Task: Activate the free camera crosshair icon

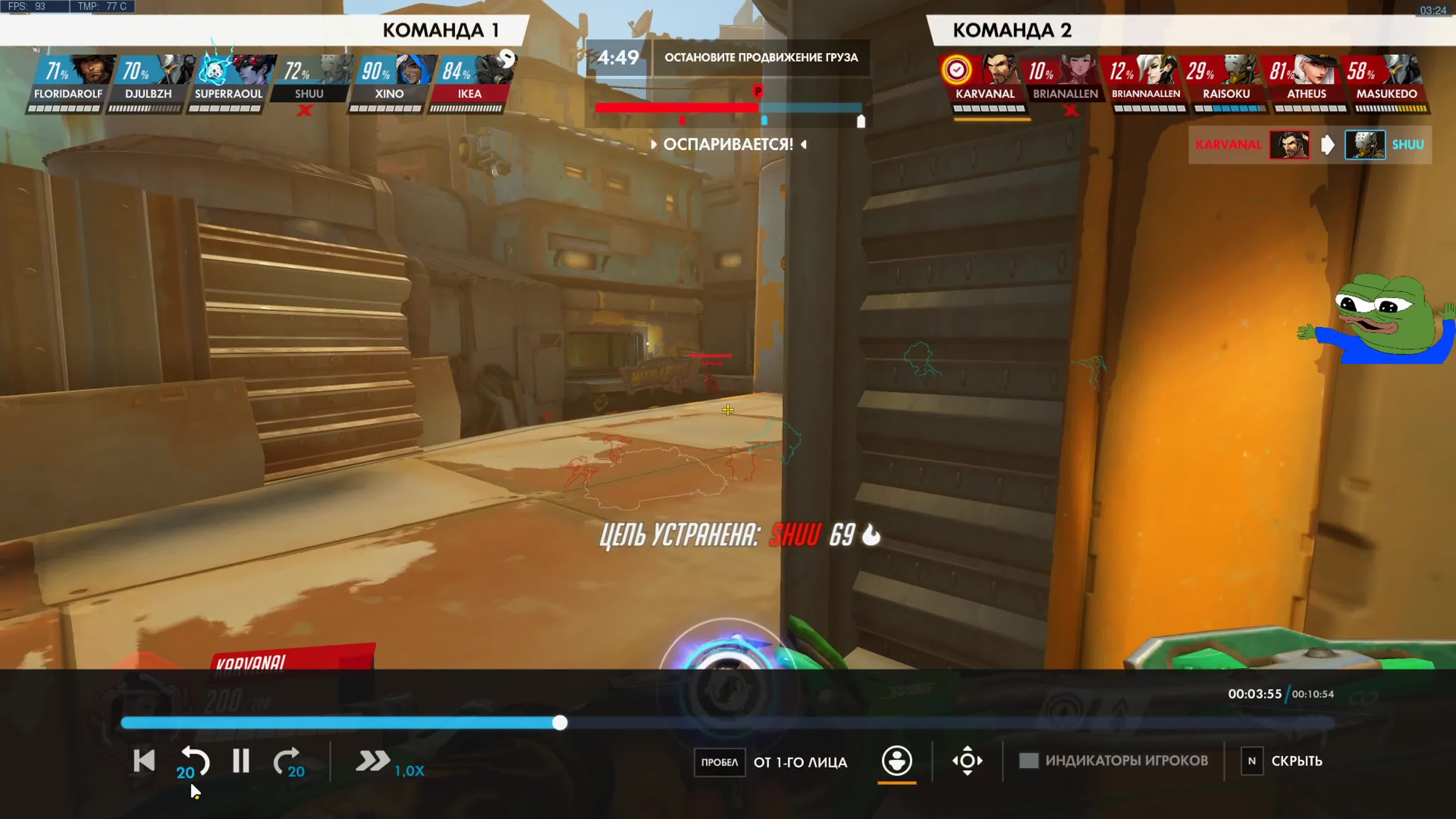Action: 967,761
